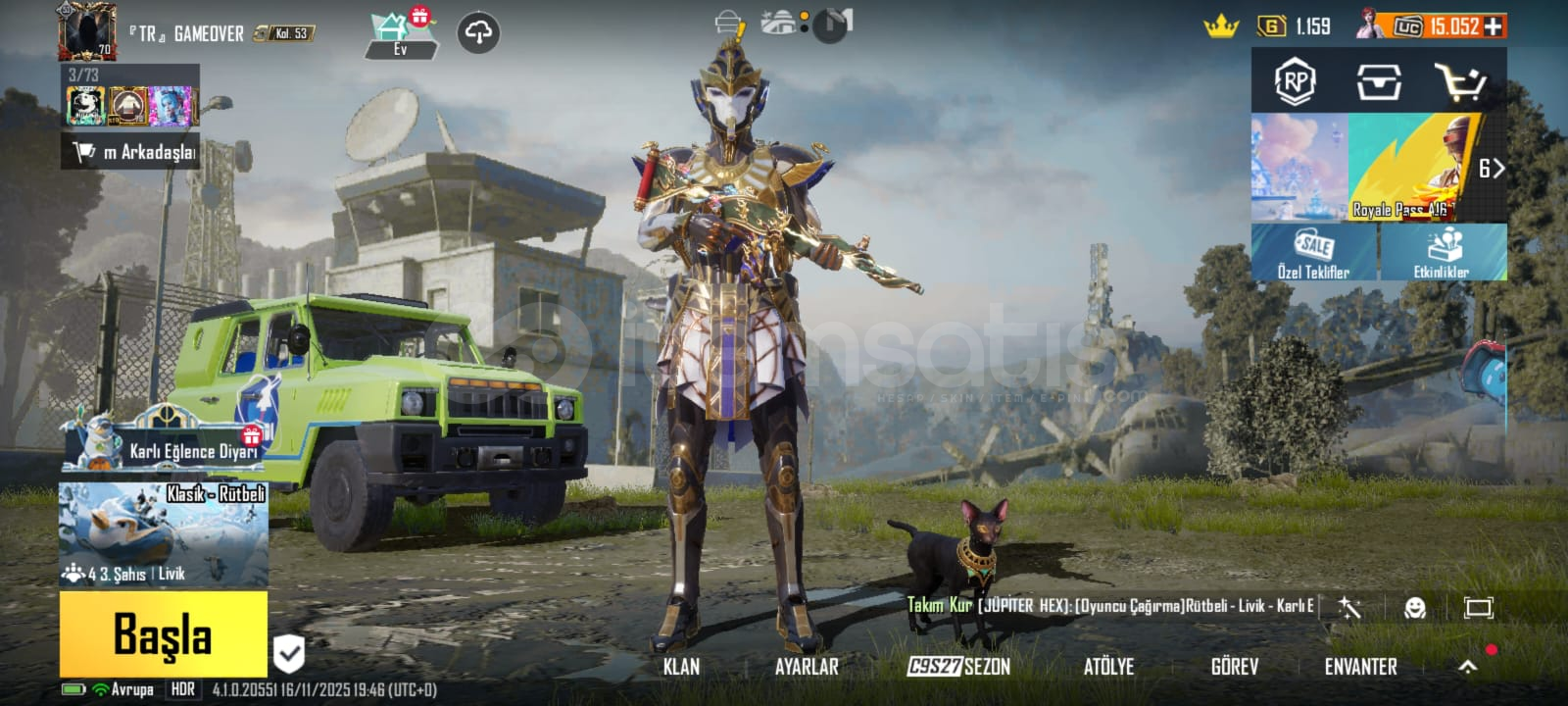The height and width of the screenshot is (706, 1568).
Task: Tap the yellow Başla start button
Action: point(163,633)
